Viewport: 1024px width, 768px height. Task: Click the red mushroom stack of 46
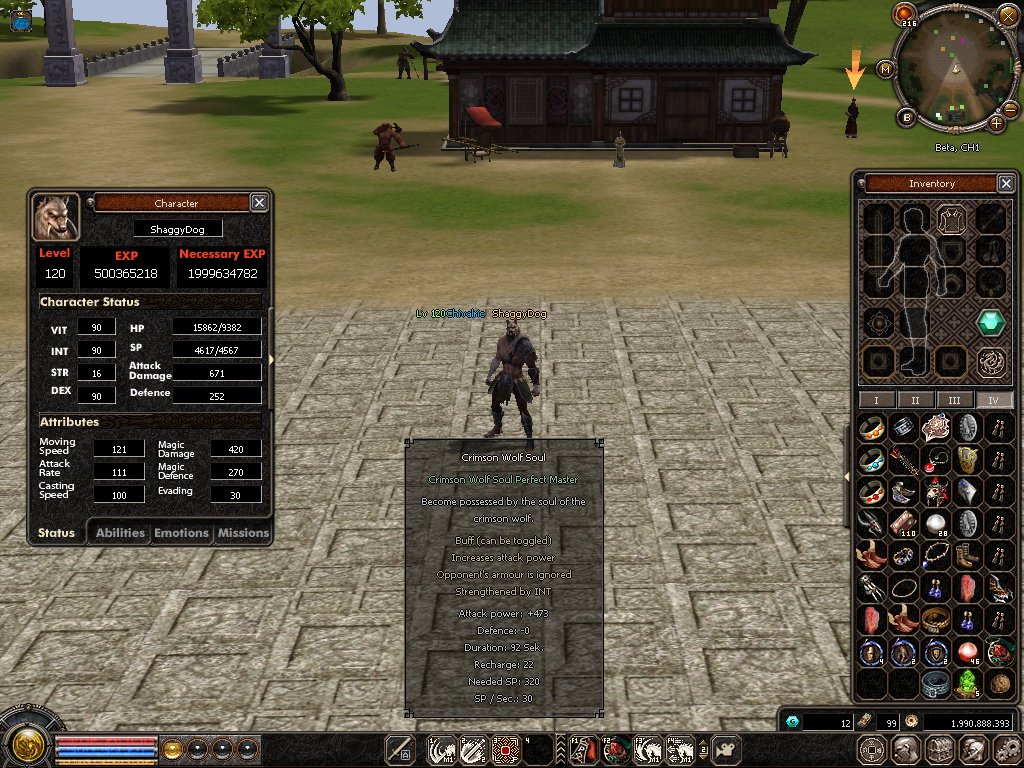click(x=966, y=654)
